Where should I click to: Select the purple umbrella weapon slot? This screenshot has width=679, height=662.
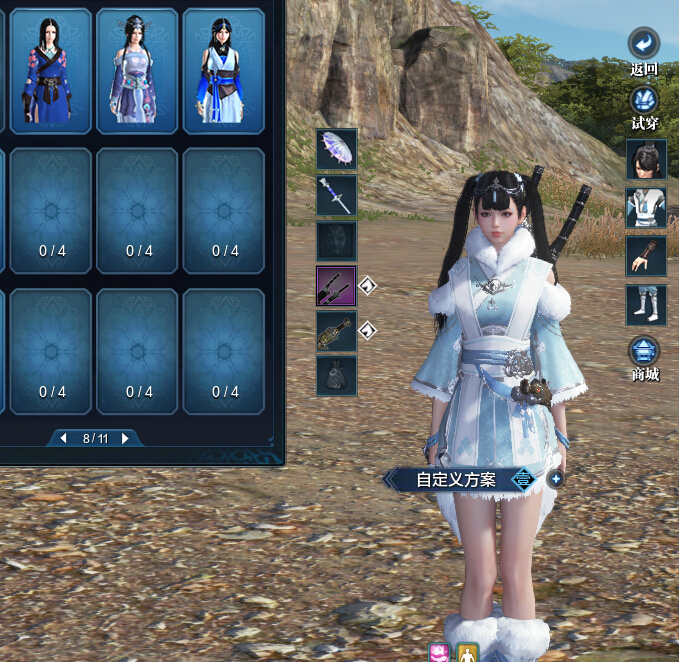click(337, 149)
